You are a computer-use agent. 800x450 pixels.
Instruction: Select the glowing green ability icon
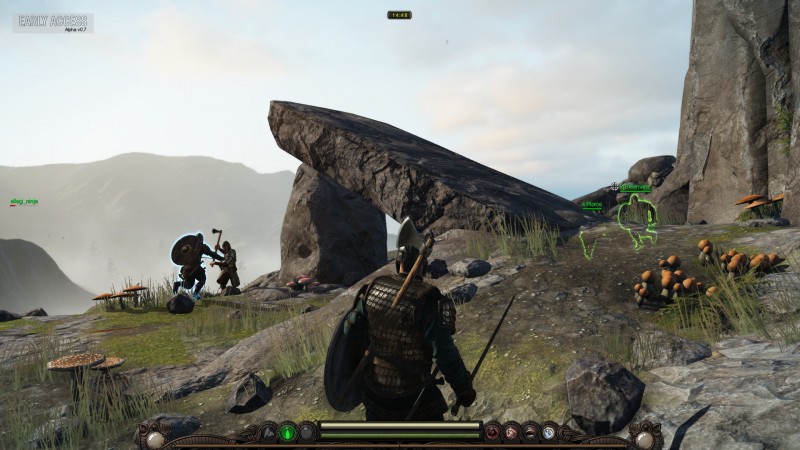pyautogui.click(x=288, y=432)
